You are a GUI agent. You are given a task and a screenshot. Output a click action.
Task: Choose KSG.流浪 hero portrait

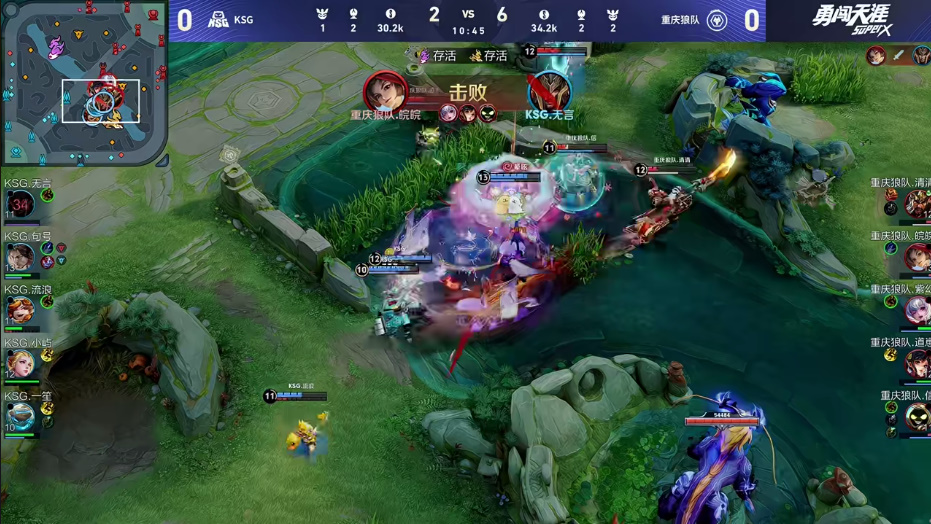(20, 309)
